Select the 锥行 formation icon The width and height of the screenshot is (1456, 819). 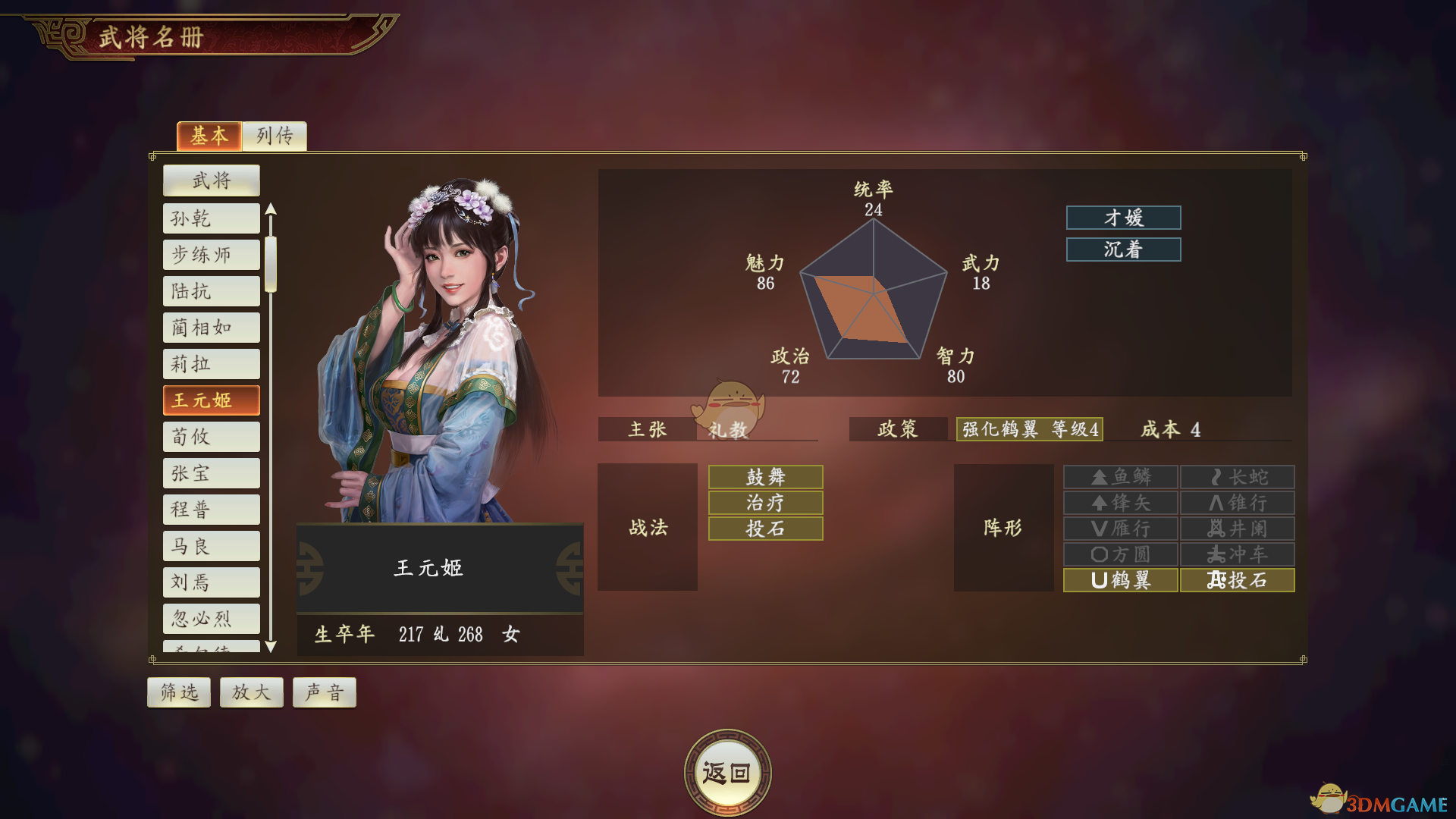click(1238, 502)
